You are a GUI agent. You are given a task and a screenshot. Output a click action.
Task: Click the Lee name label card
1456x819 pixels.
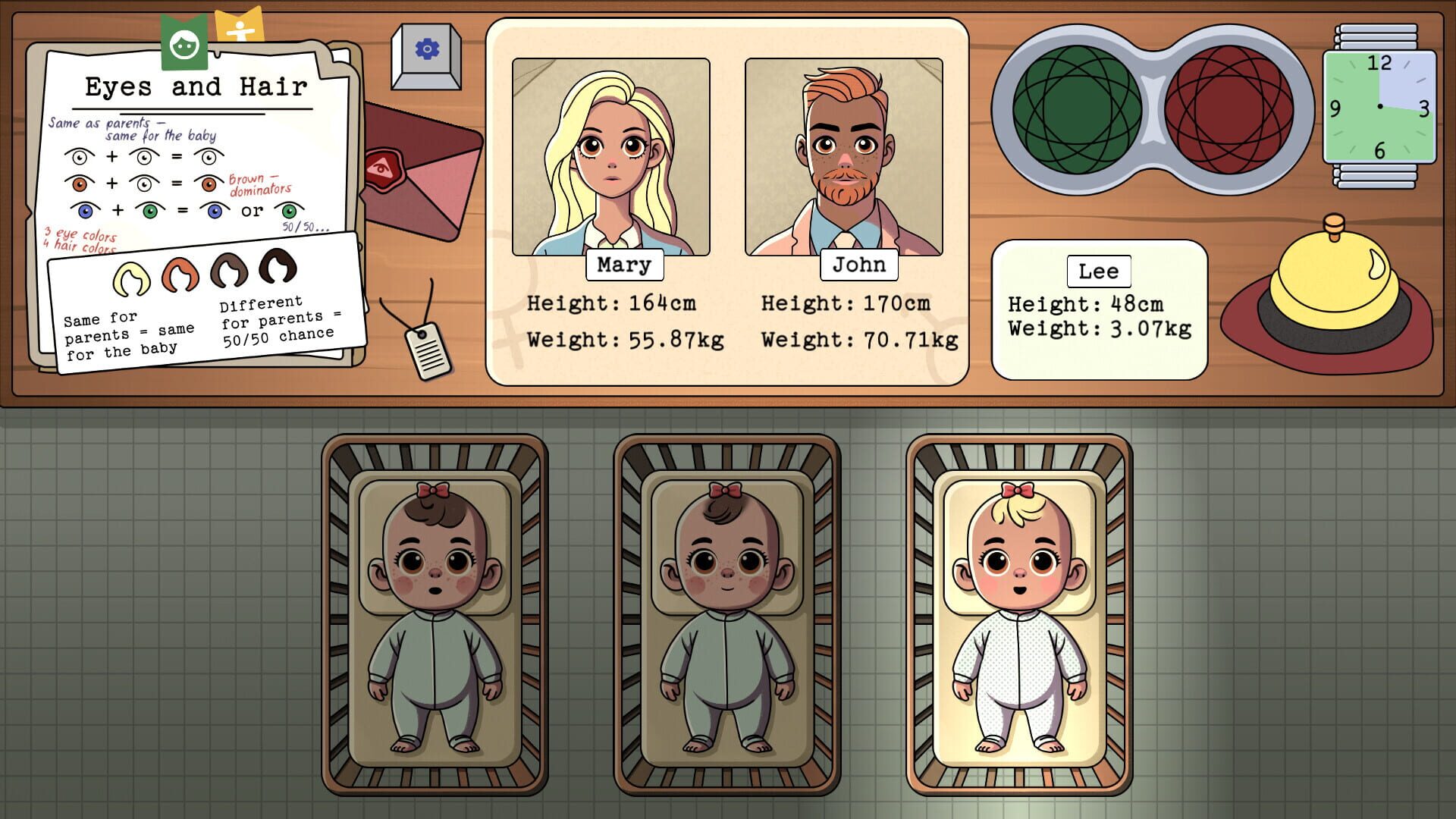tap(1099, 271)
